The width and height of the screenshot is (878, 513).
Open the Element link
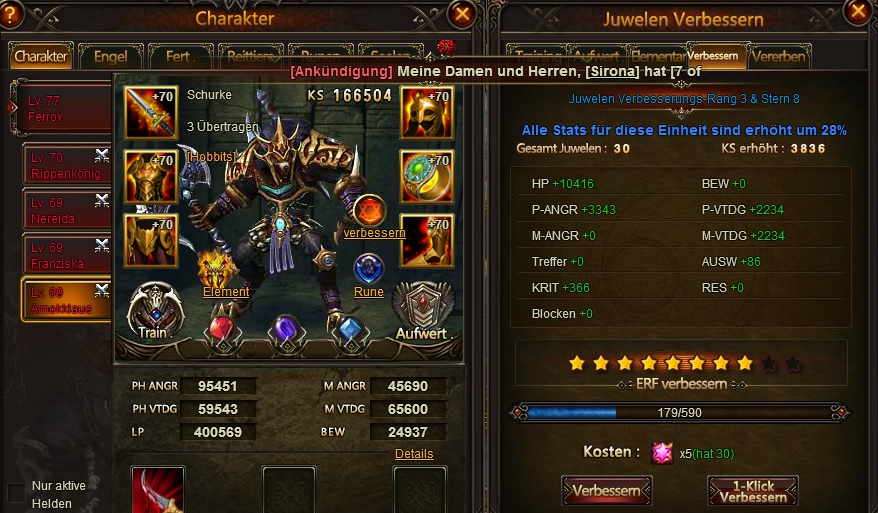click(x=225, y=292)
